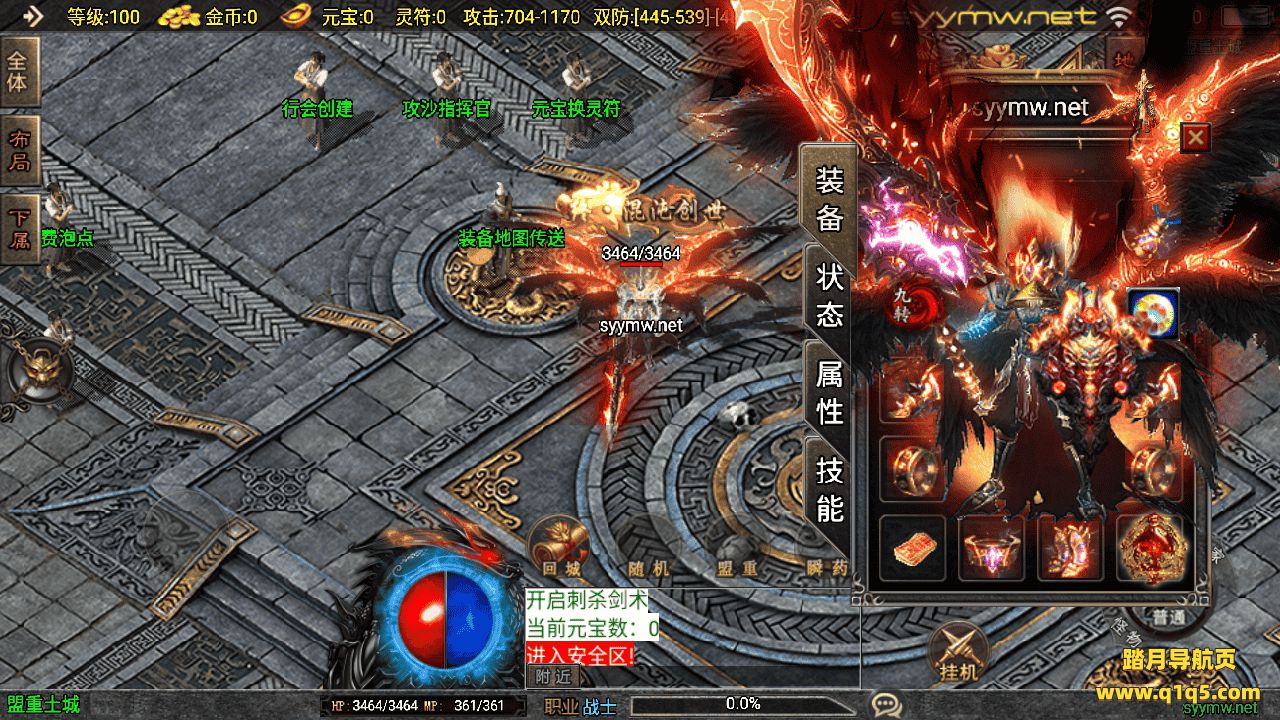Click the 九转 red orb icon
The width and height of the screenshot is (1280, 720).
(x=905, y=305)
